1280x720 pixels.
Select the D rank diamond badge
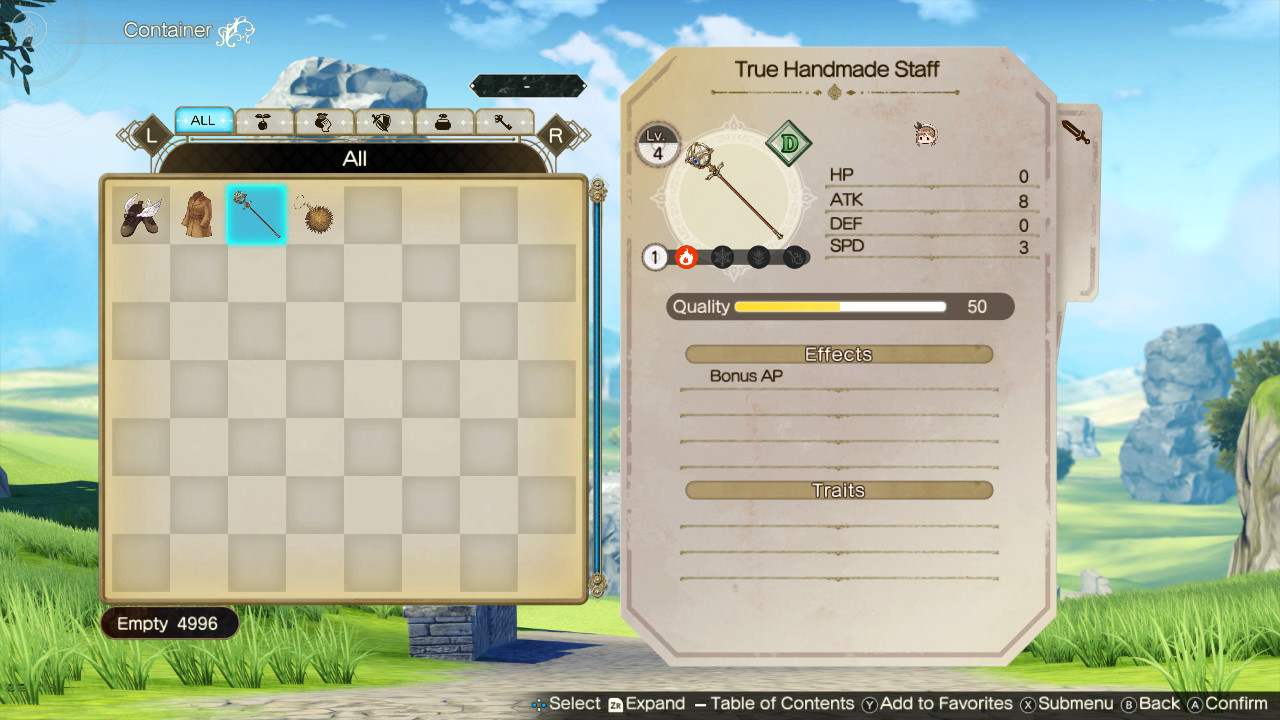click(x=788, y=143)
